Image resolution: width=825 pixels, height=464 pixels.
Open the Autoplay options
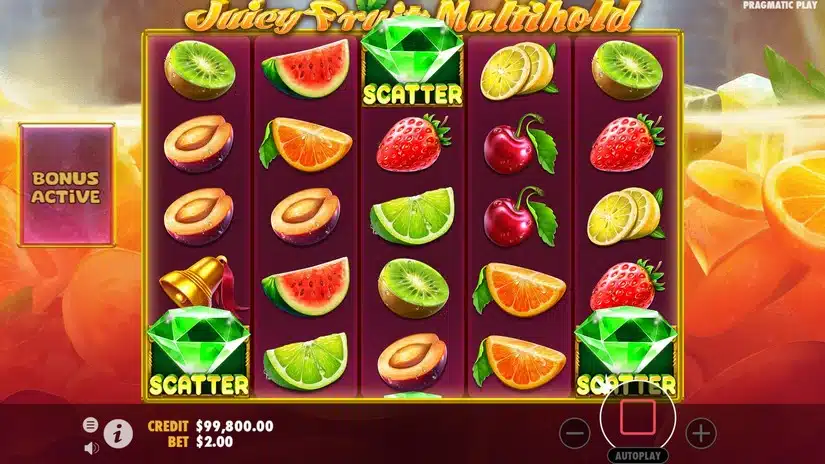pyautogui.click(x=637, y=455)
